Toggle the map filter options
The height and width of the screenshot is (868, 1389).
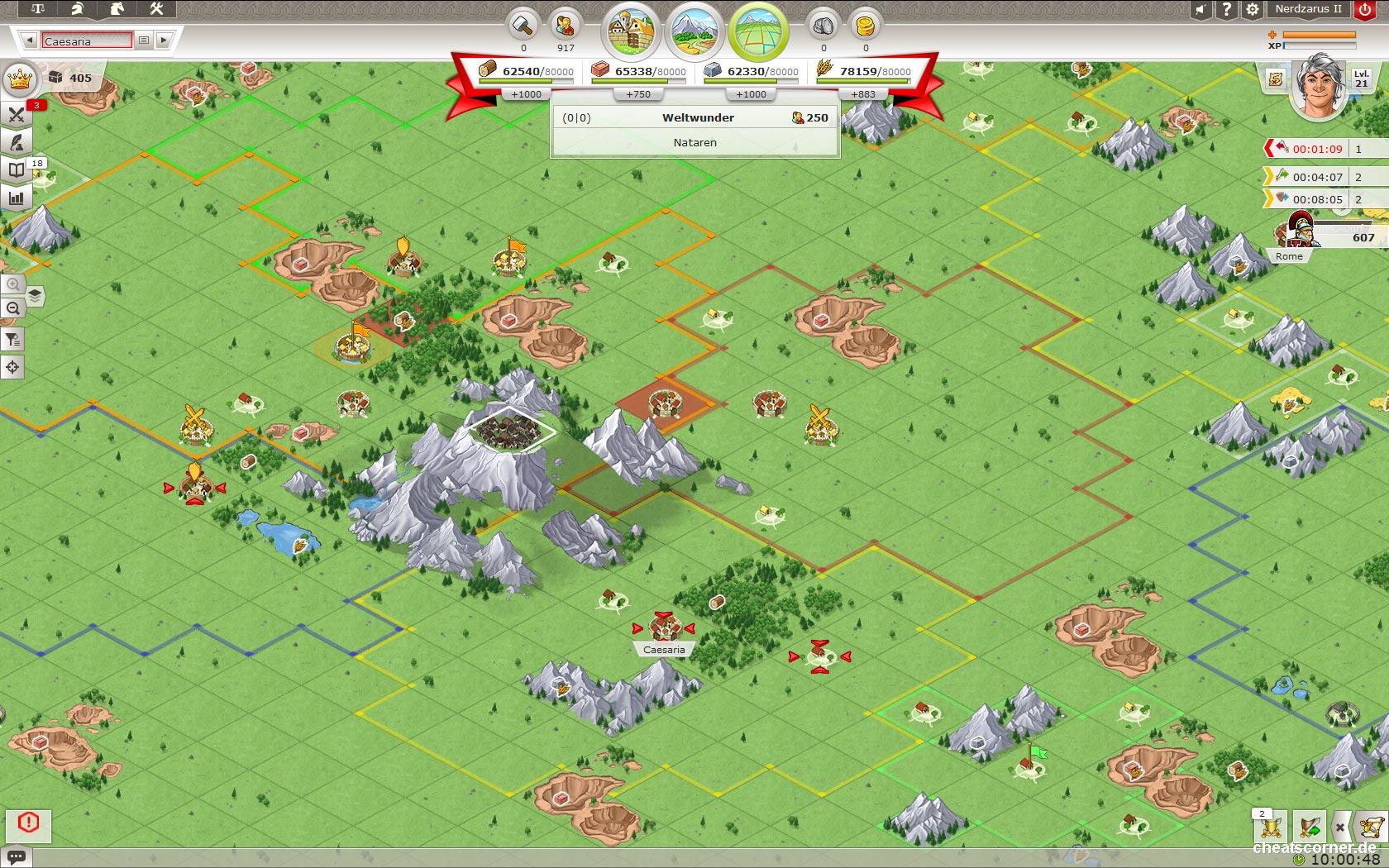(x=12, y=339)
